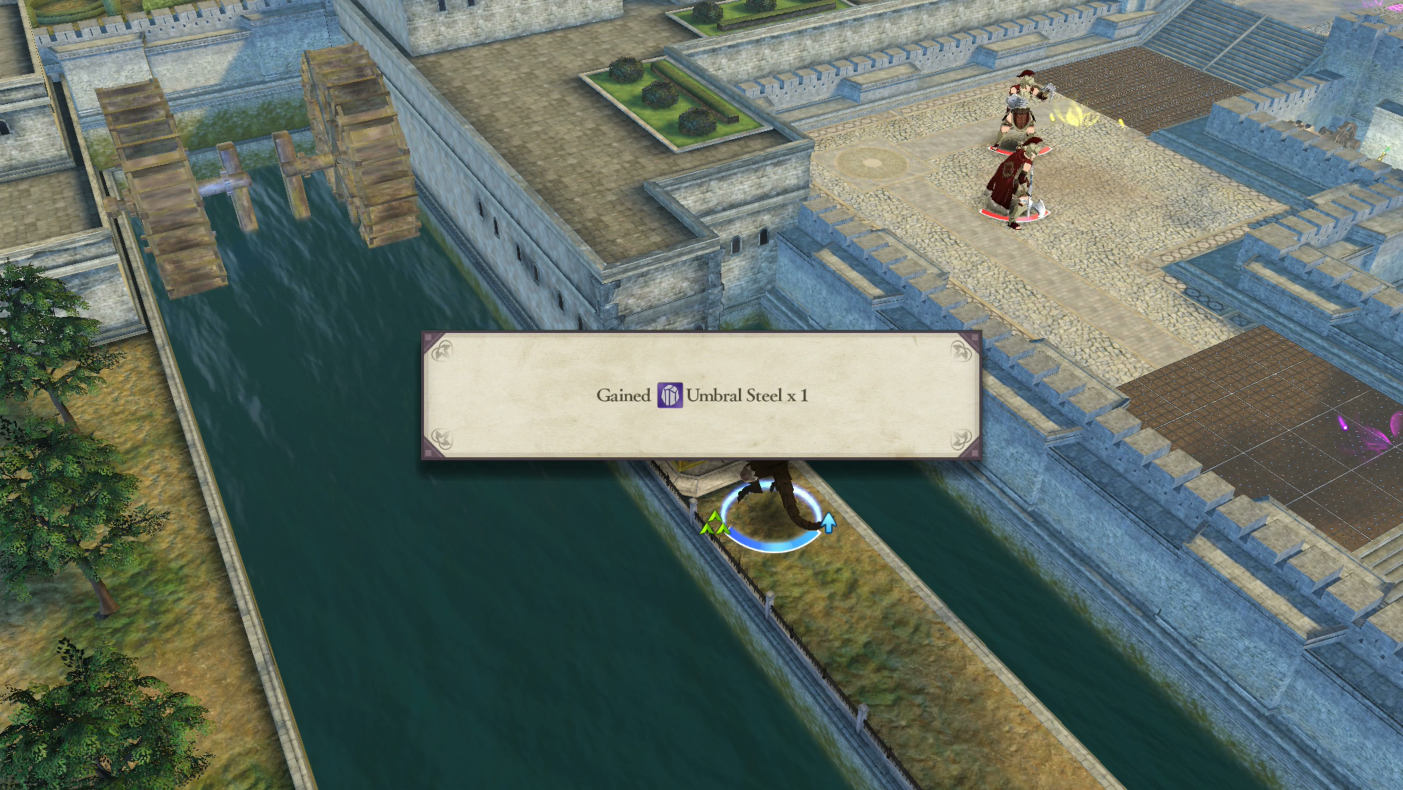1403x790 pixels.
Task: Click the word Gained in the popup
Action: (x=626, y=395)
